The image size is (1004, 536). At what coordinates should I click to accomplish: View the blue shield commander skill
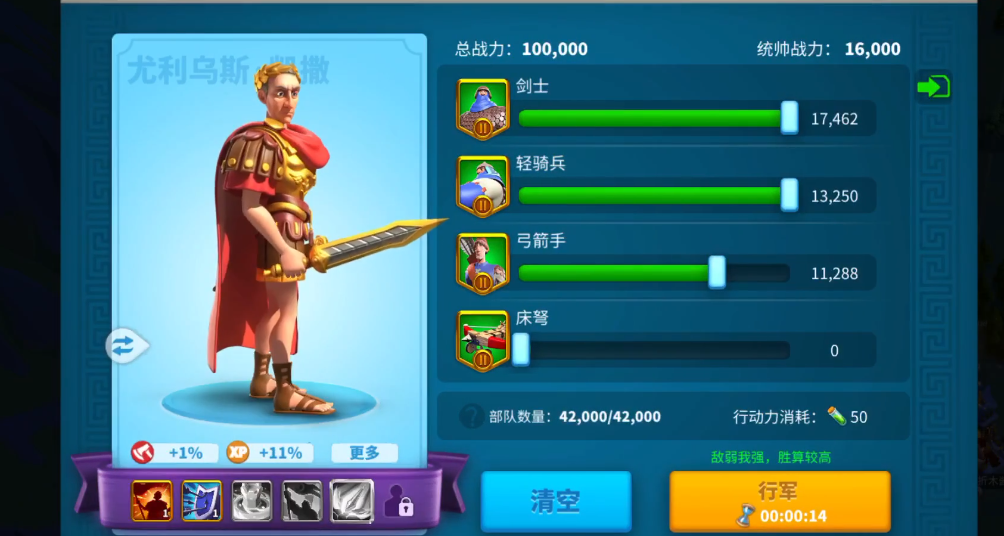tap(202, 501)
